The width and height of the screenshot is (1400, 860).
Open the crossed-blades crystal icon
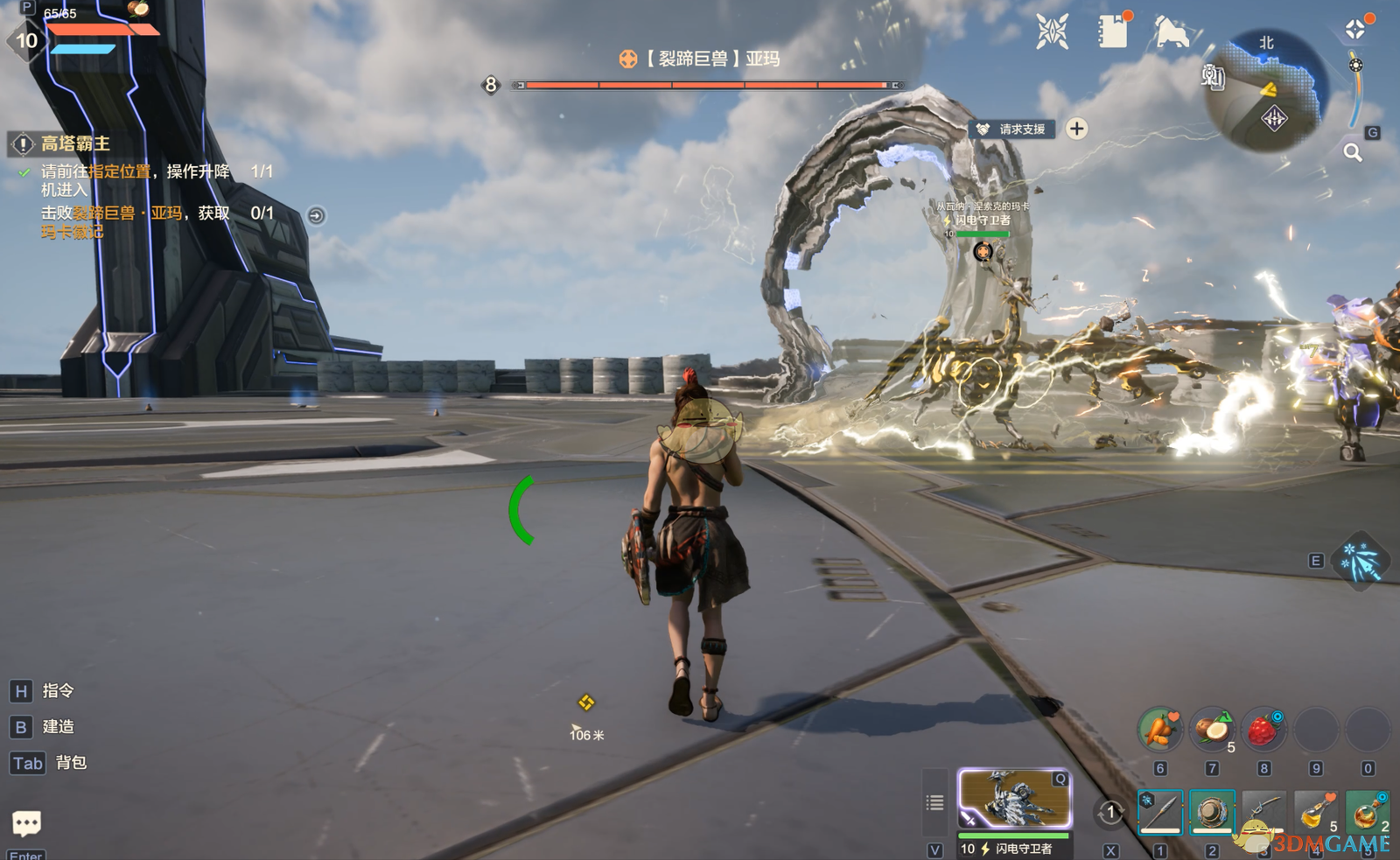1053,32
